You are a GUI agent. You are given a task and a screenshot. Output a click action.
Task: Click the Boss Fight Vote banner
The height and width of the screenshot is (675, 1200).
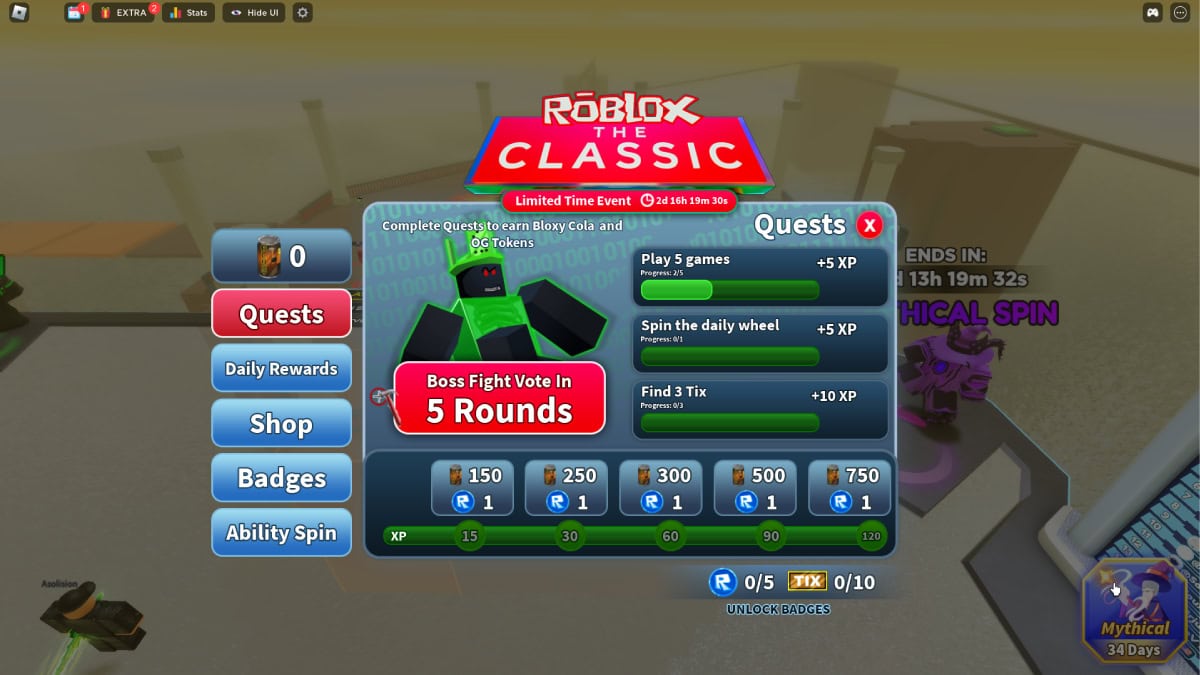click(499, 398)
